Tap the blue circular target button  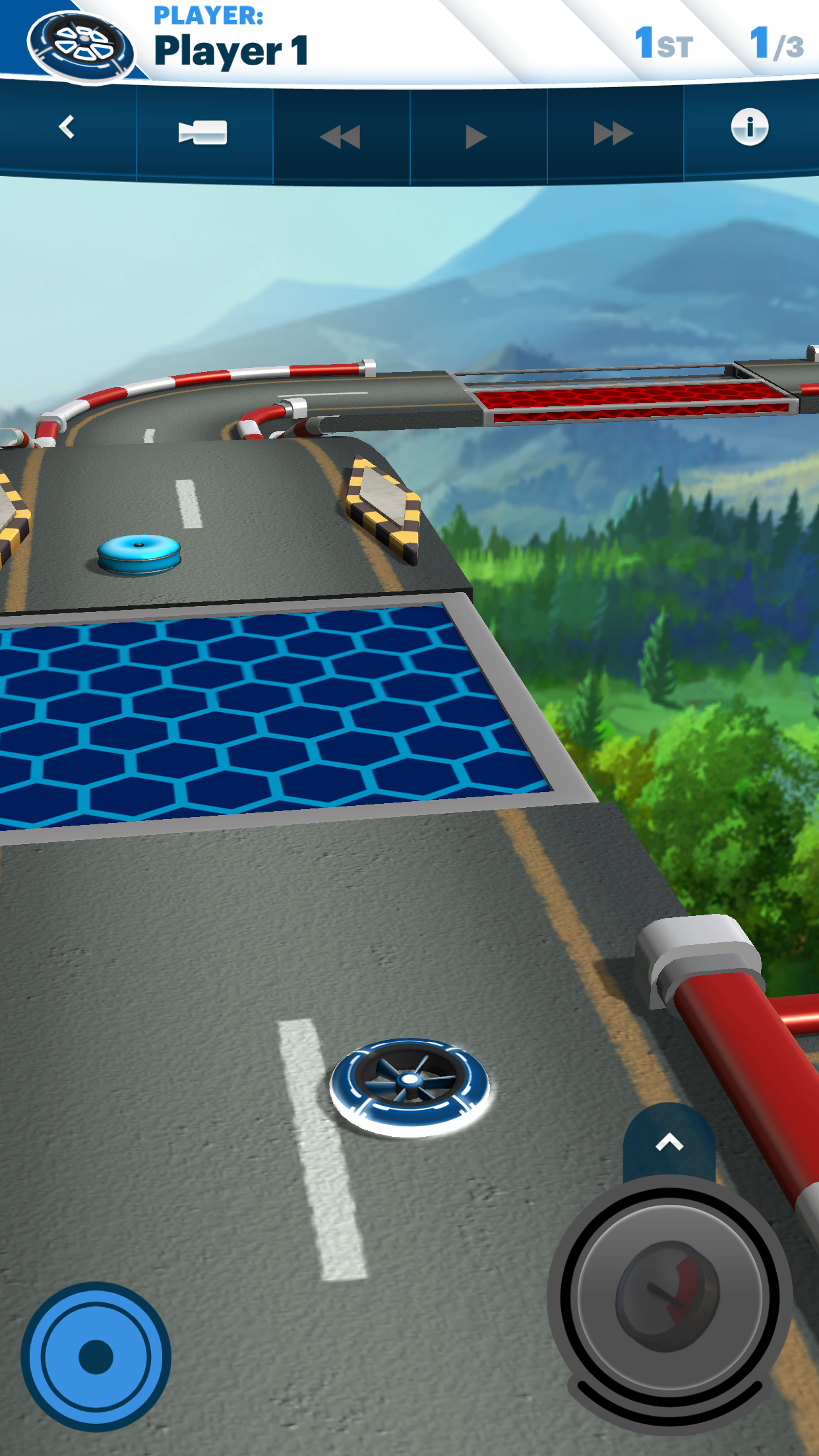tap(96, 1356)
